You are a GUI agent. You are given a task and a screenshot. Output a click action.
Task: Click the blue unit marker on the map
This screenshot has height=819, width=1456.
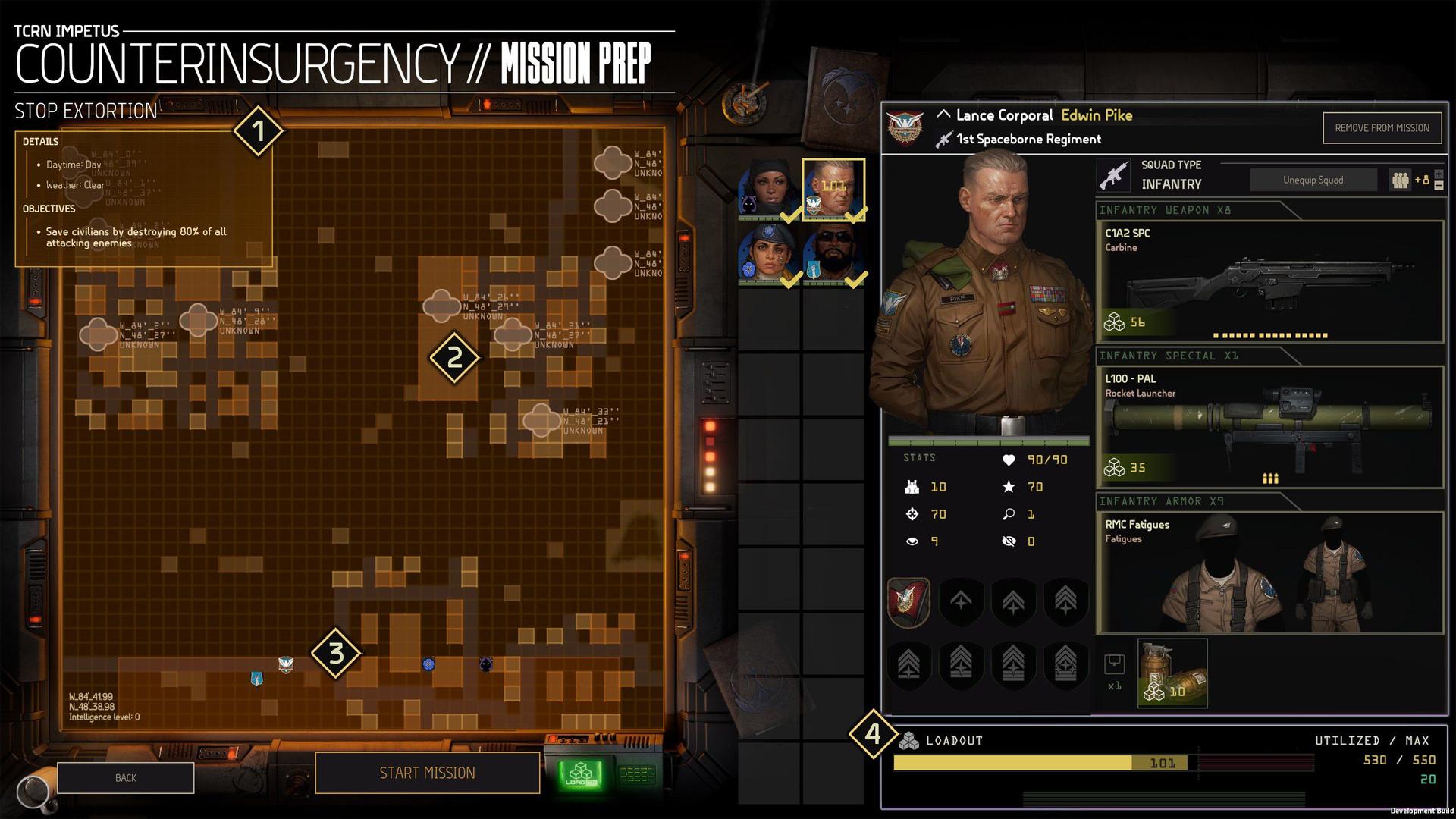pyautogui.click(x=428, y=664)
